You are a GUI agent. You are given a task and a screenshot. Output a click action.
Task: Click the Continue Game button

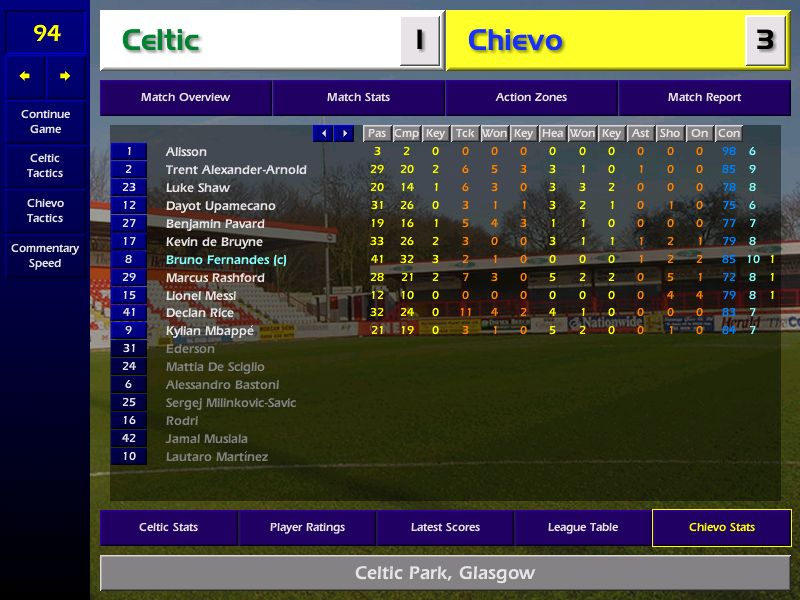click(x=45, y=121)
